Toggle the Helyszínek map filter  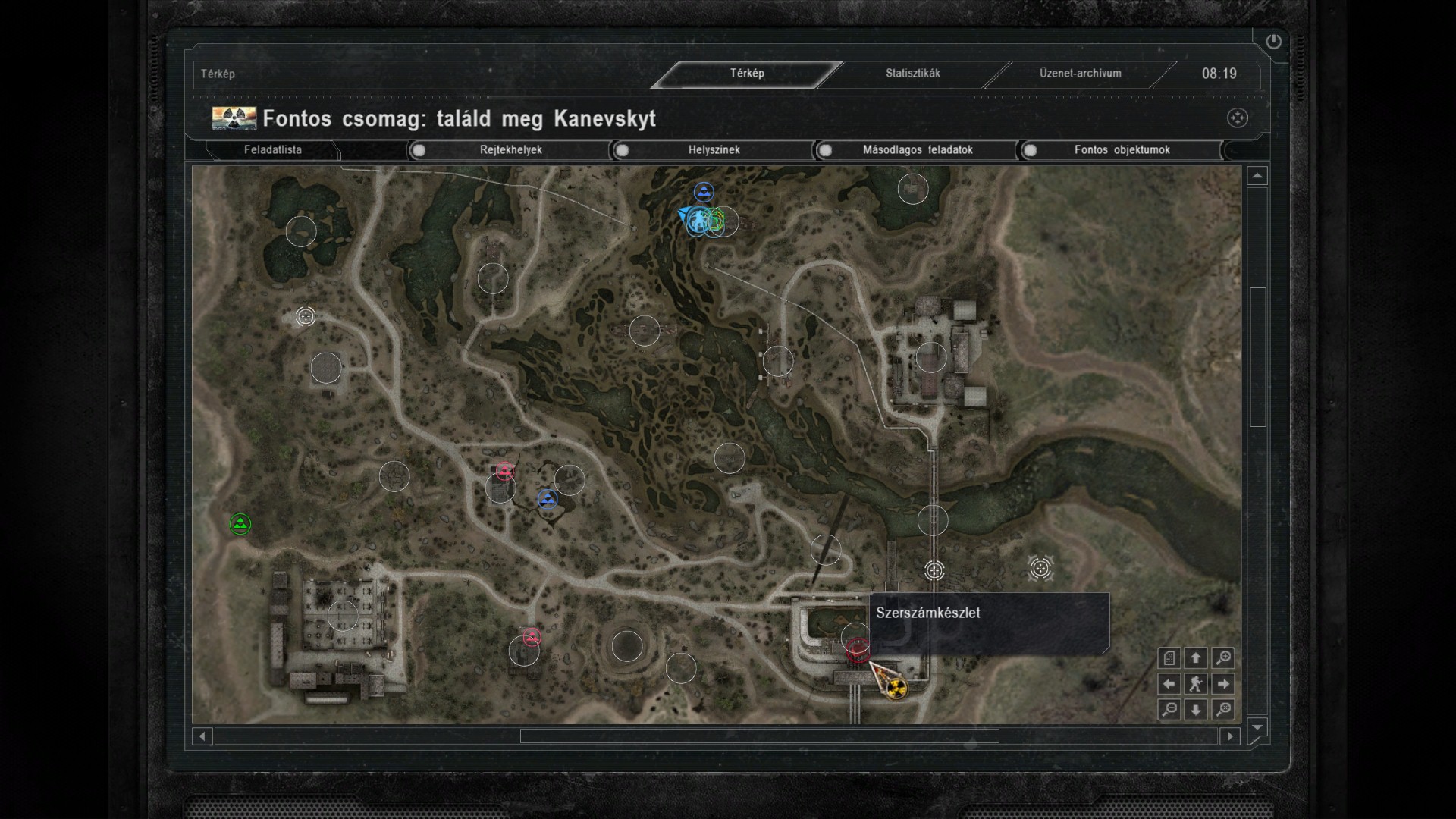(x=623, y=150)
